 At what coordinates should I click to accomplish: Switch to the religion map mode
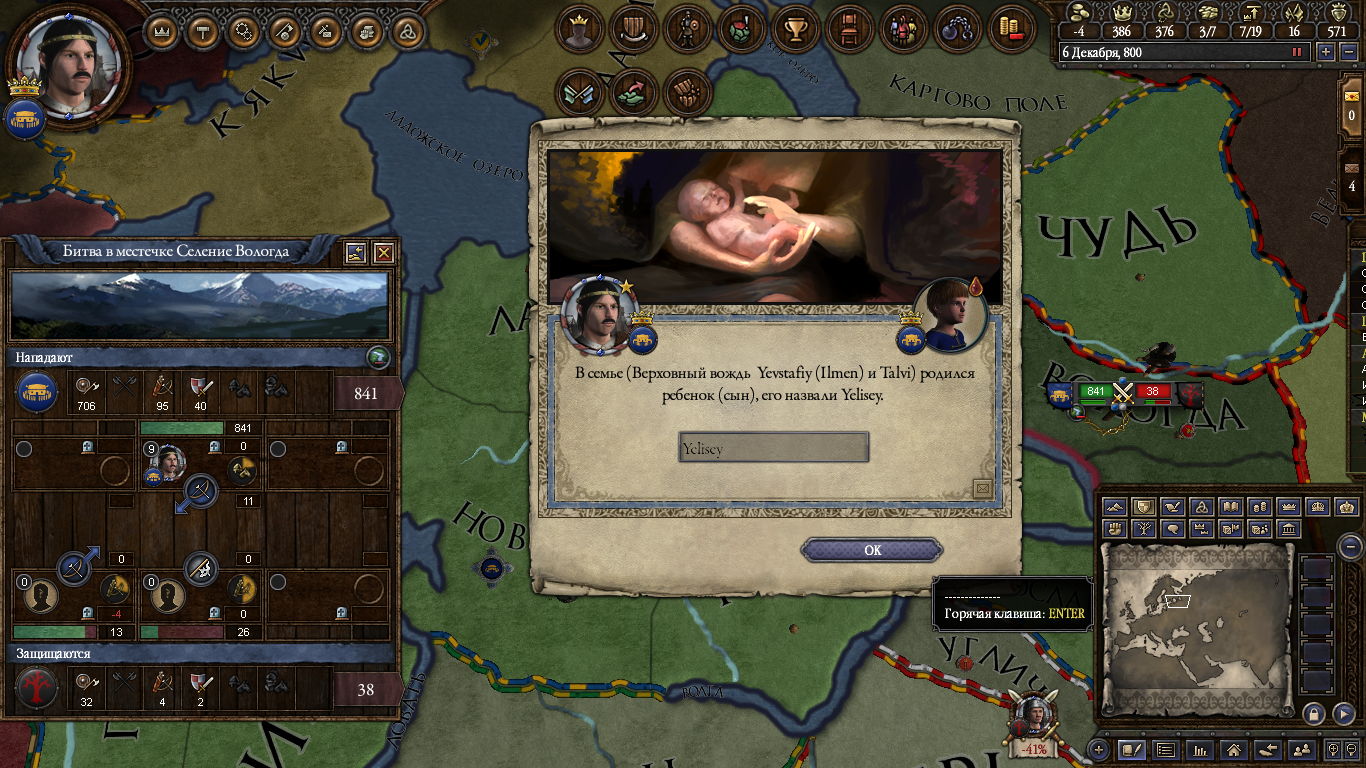1202,507
